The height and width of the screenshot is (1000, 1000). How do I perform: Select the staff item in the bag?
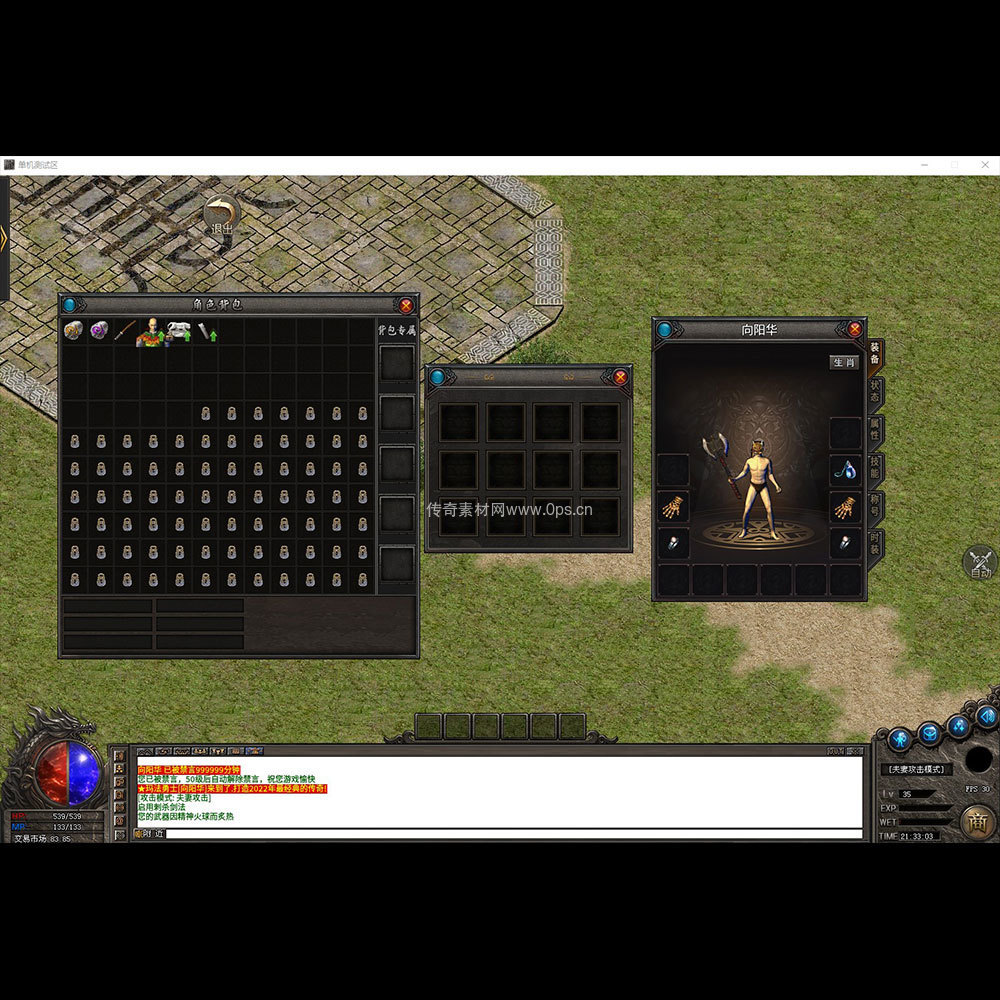pyautogui.click(x=125, y=330)
